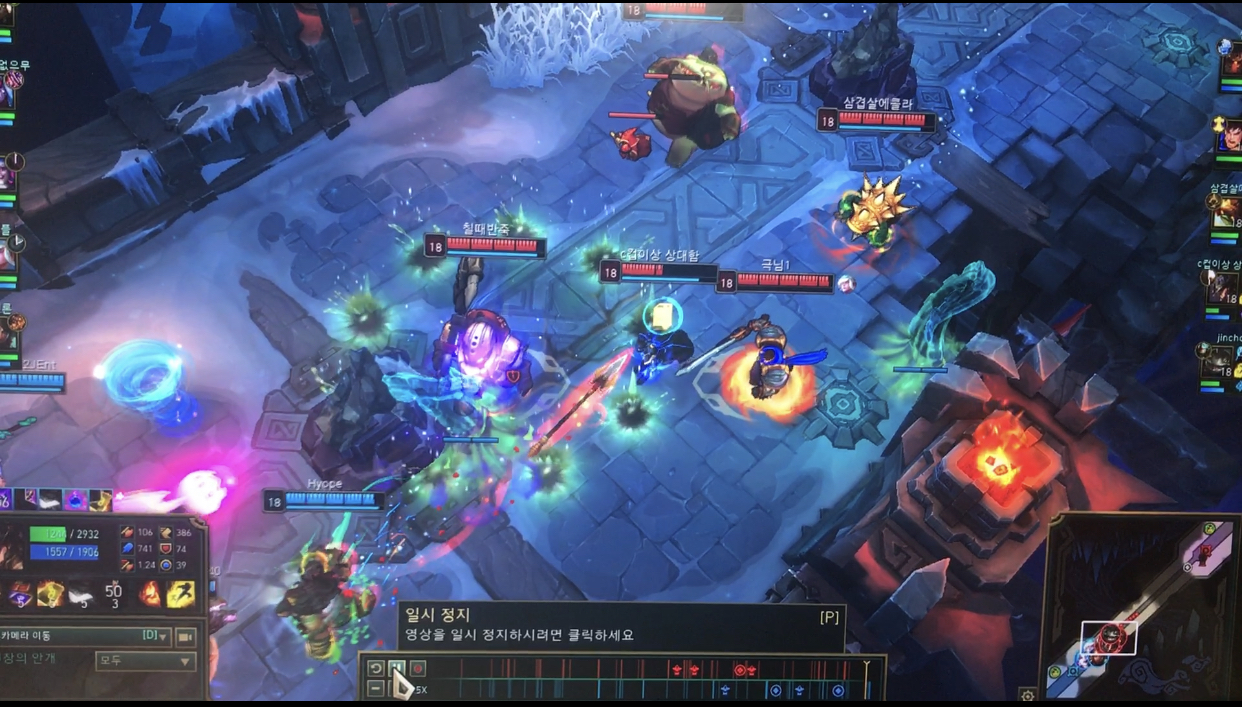The image size is (1242, 707).
Task: Decrease replay speed with the minus button
Action: [x=376, y=689]
